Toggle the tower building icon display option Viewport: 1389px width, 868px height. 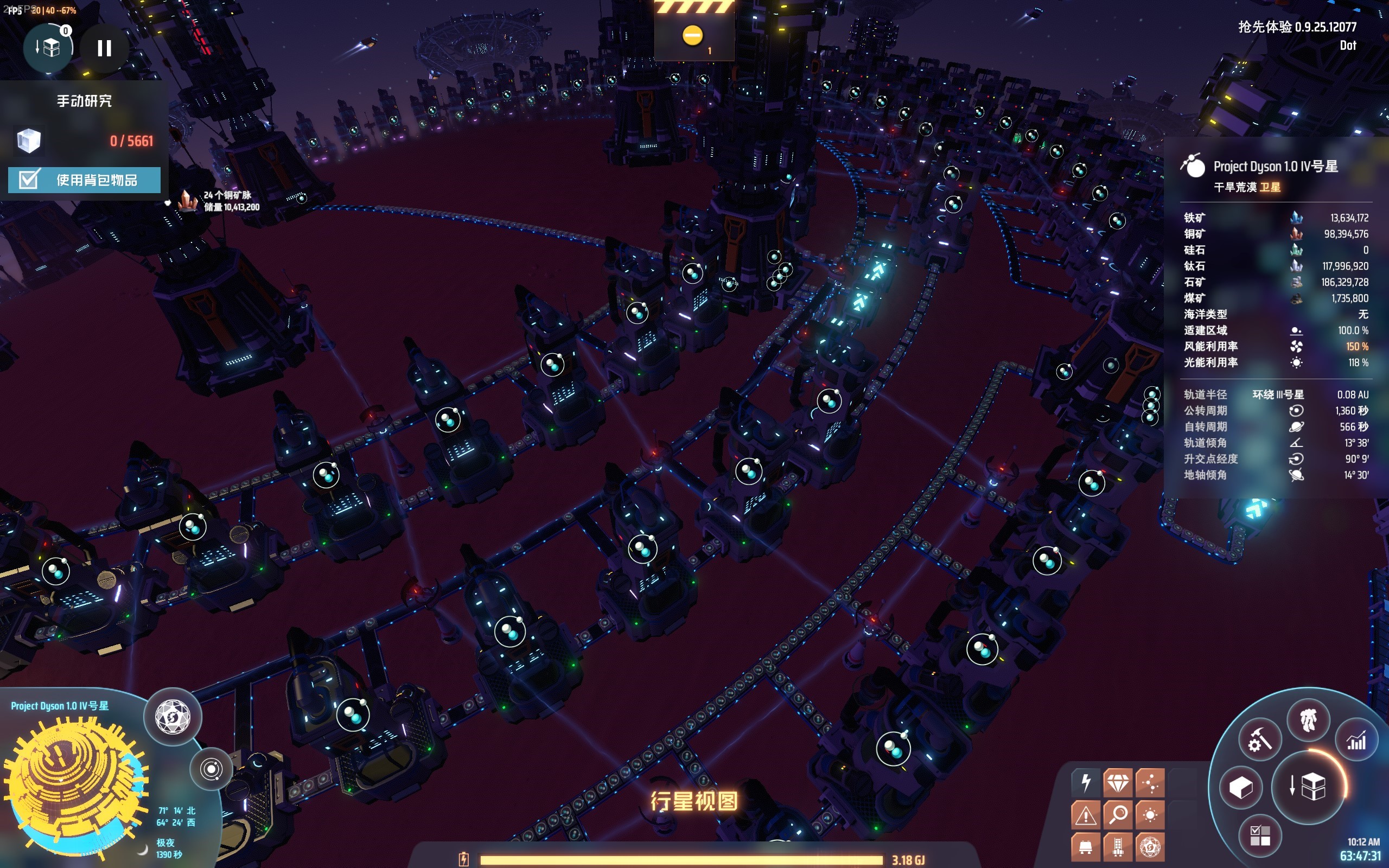pos(1118,847)
